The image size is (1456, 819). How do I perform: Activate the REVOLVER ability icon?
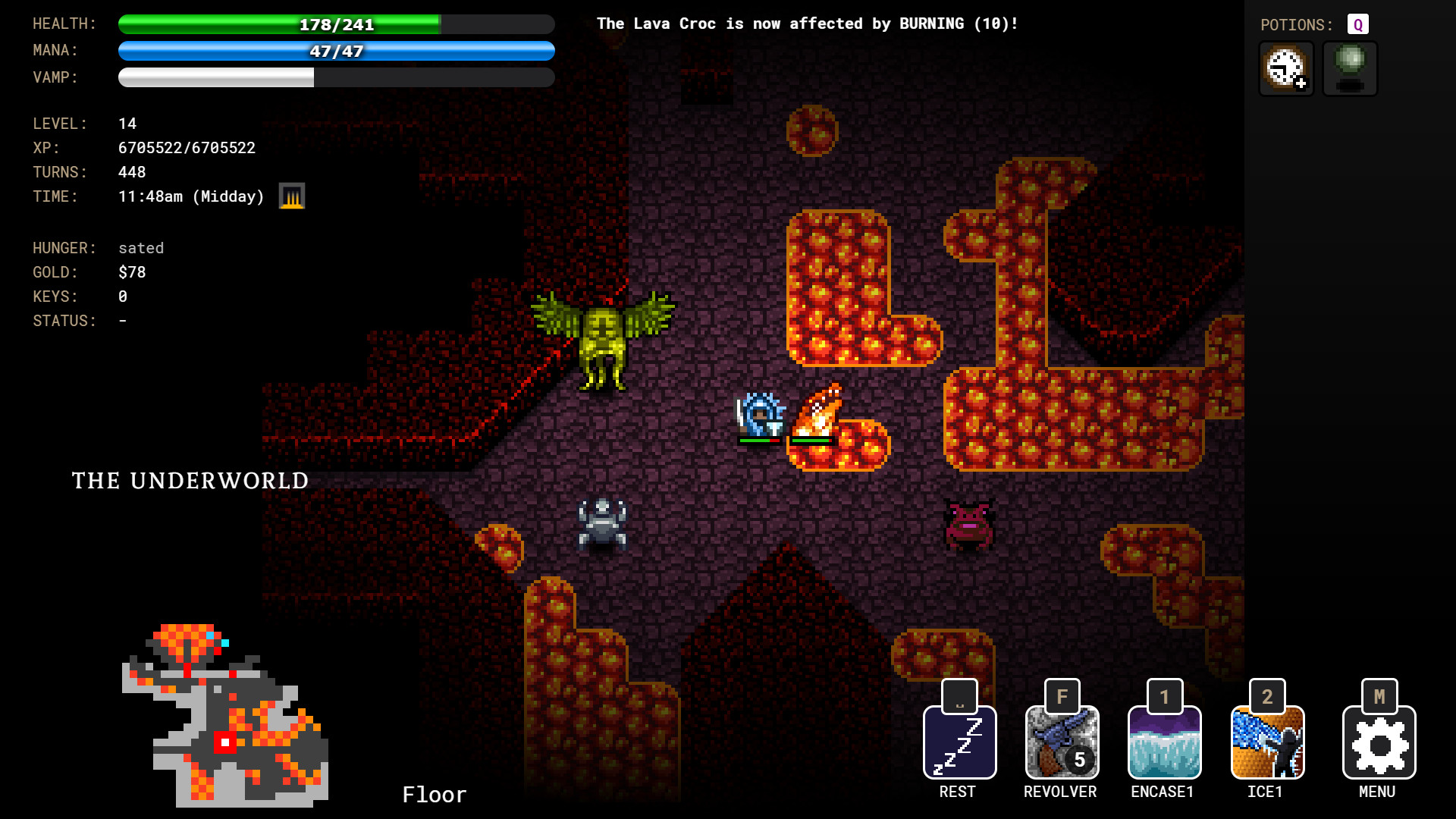1061,742
